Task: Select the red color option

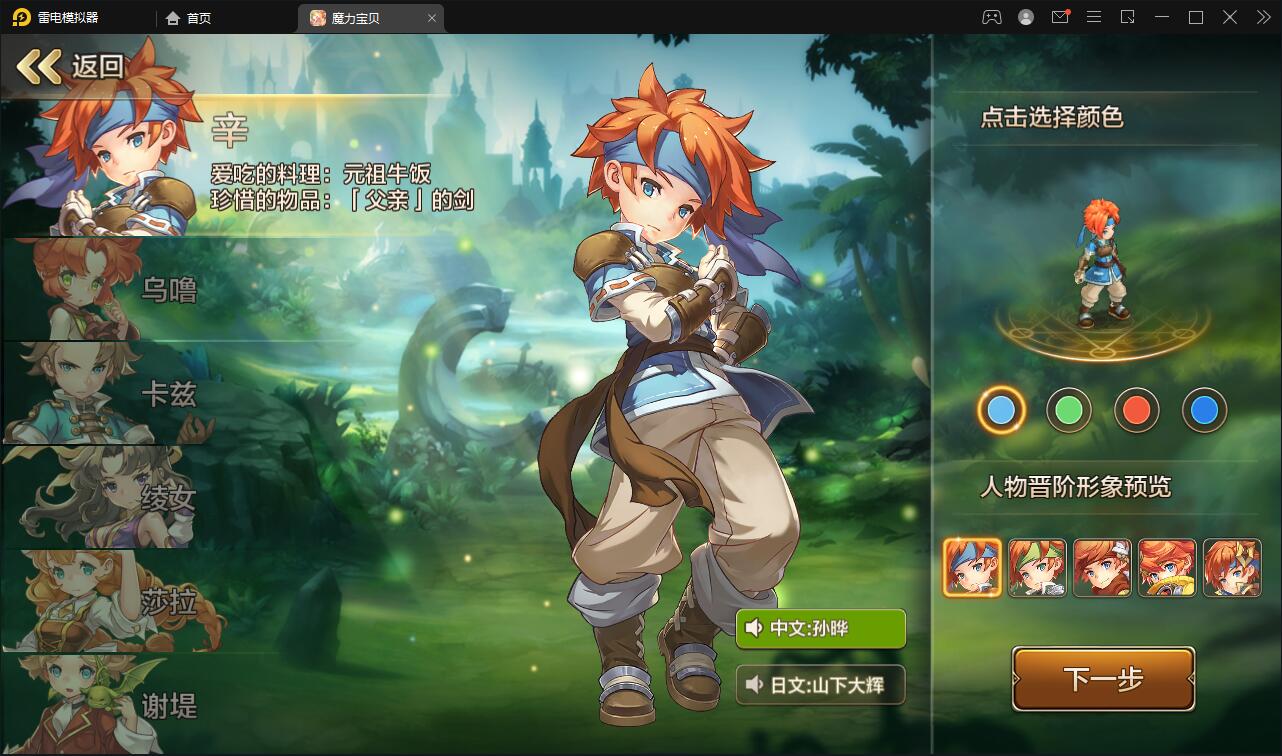Action: tap(1137, 410)
